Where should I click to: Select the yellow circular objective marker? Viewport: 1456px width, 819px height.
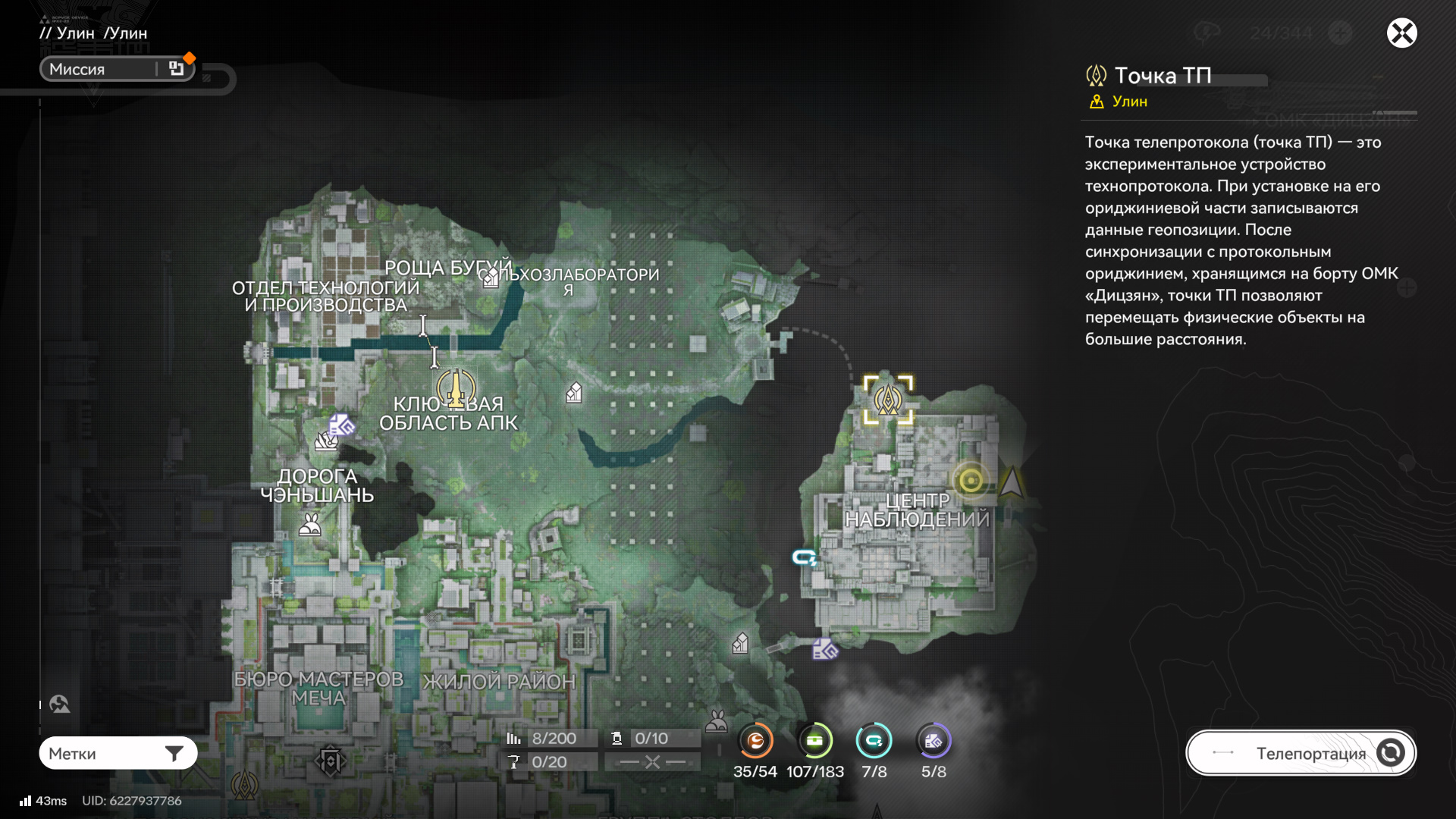point(971,480)
